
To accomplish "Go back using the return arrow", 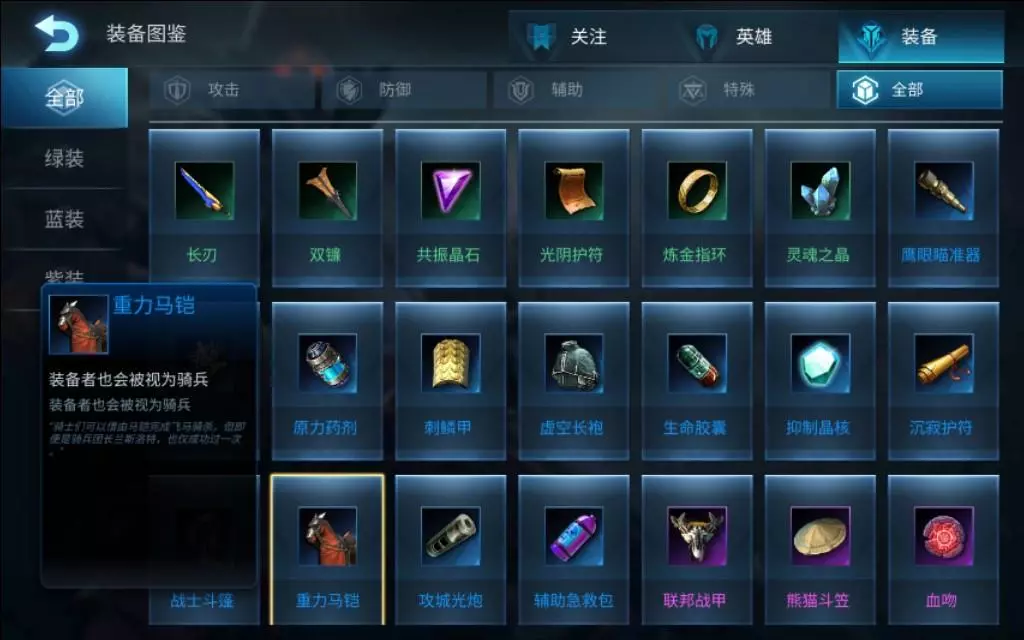I will coord(57,35).
